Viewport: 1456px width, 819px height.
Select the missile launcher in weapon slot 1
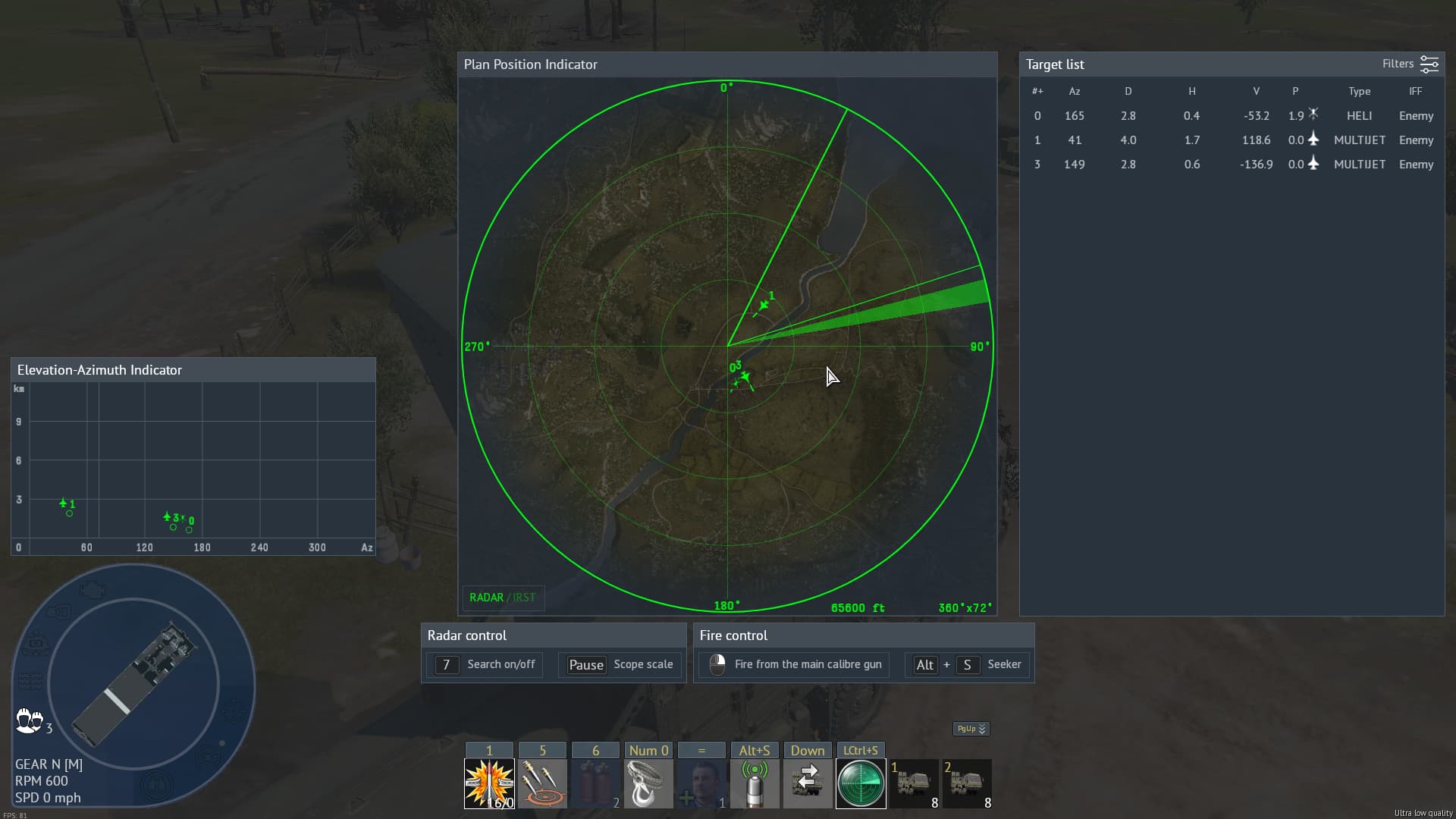(489, 783)
